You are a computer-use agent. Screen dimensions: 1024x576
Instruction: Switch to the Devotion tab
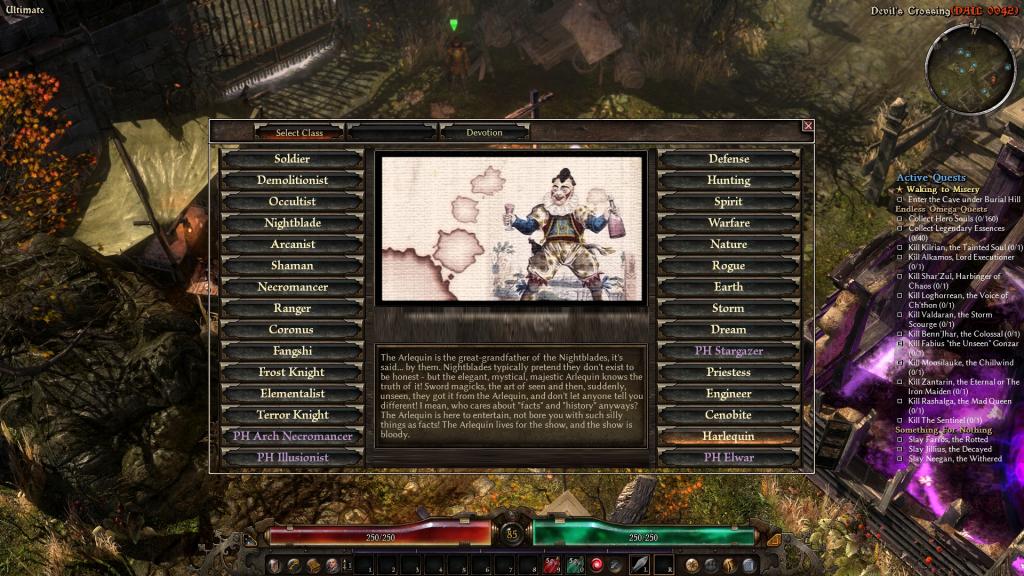point(485,132)
